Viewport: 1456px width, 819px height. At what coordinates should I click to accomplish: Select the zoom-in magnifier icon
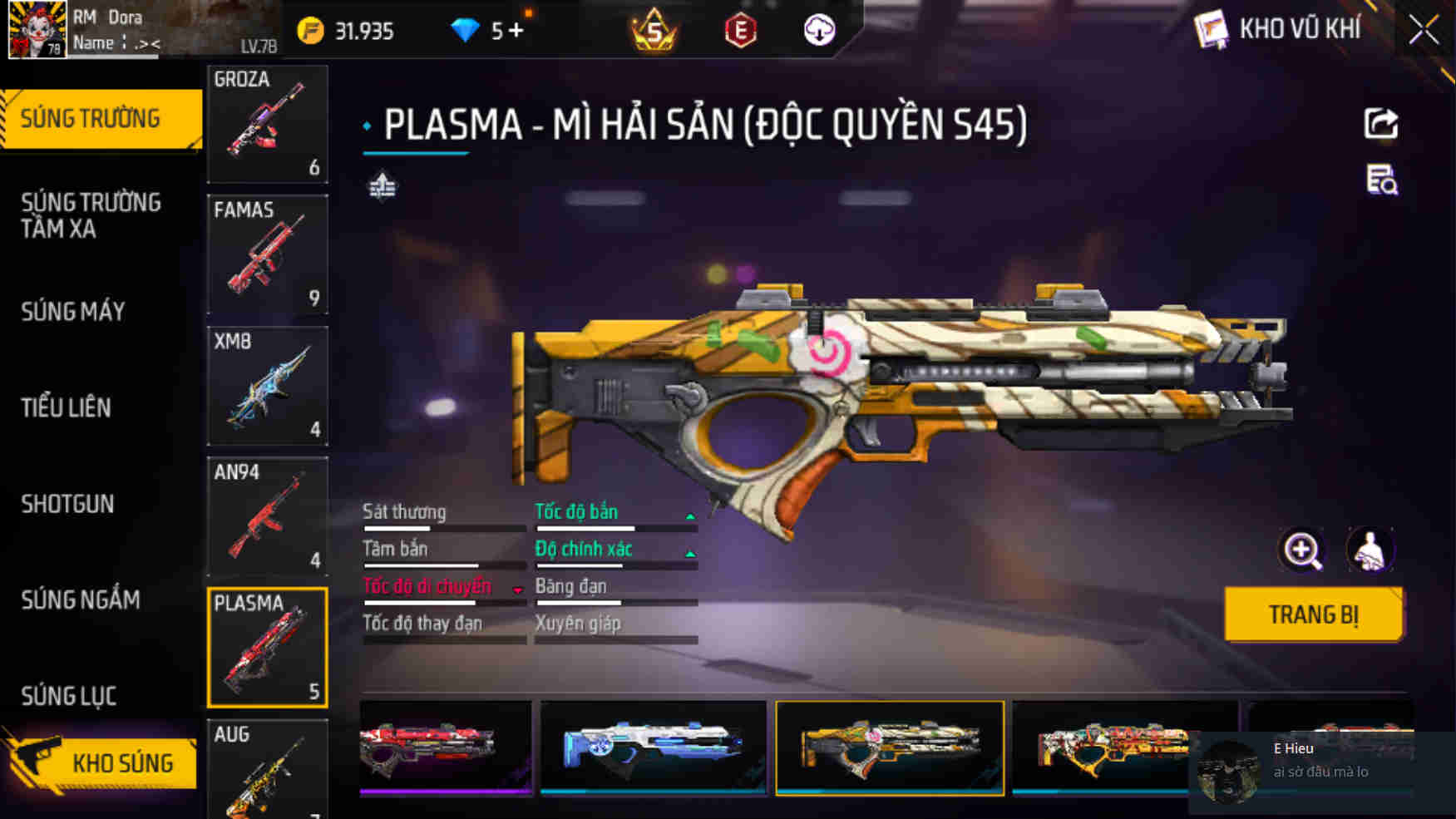coord(1302,550)
